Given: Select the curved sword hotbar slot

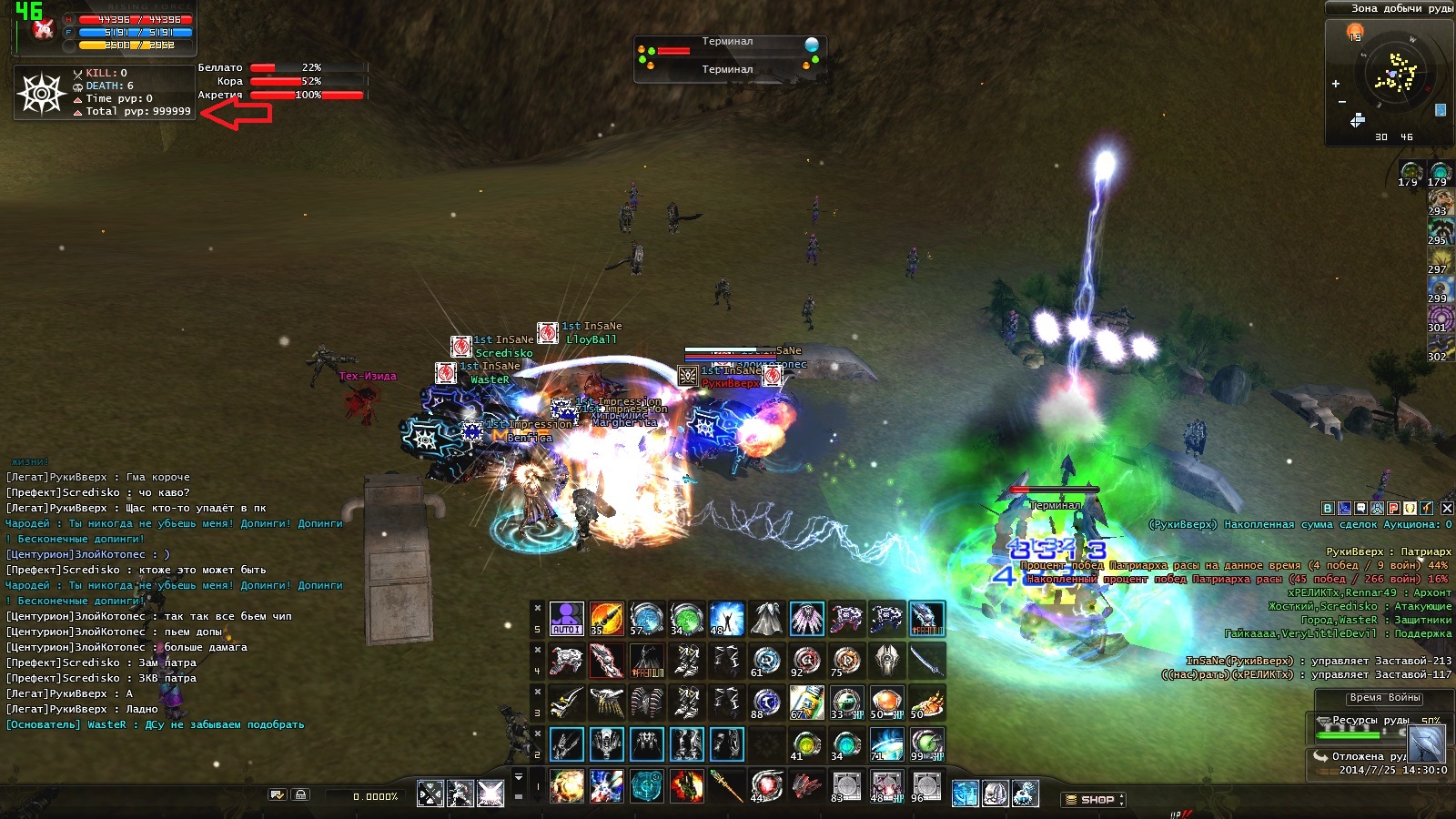Looking at the screenshot, I should tap(926, 661).
